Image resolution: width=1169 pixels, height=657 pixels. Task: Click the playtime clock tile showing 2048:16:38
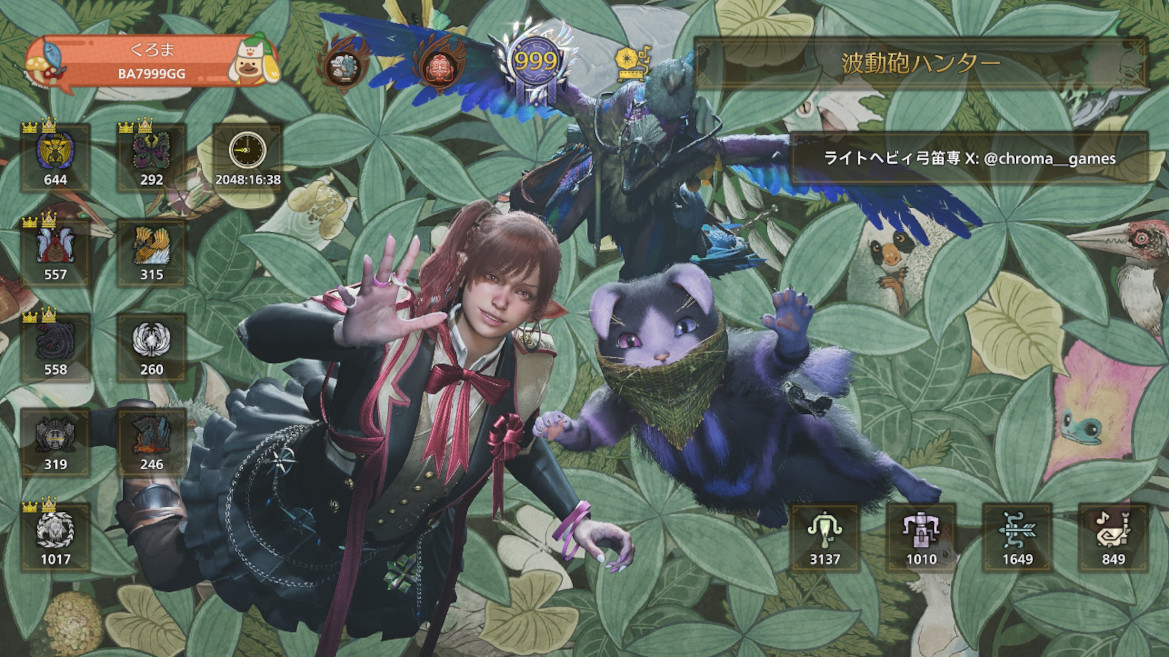point(246,158)
